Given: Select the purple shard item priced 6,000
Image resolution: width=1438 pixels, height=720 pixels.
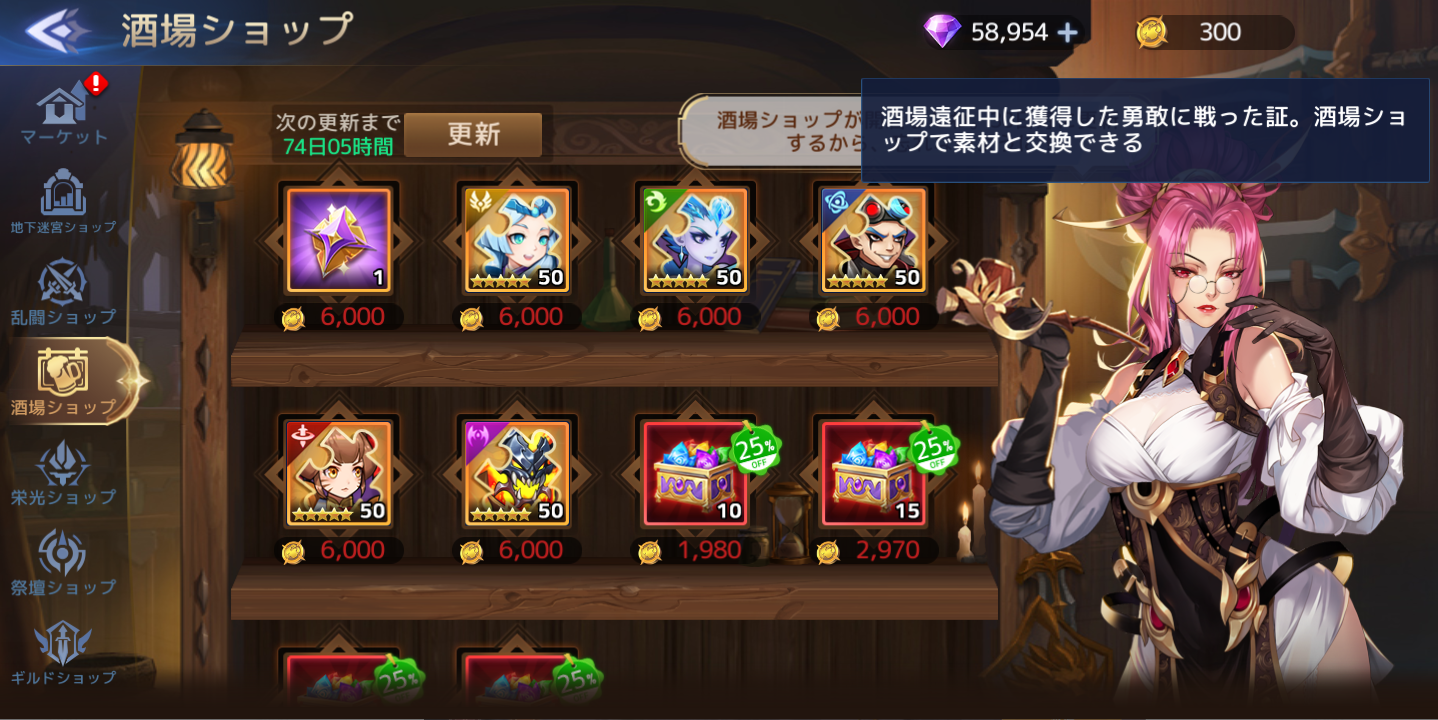Looking at the screenshot, I should 338,239.
